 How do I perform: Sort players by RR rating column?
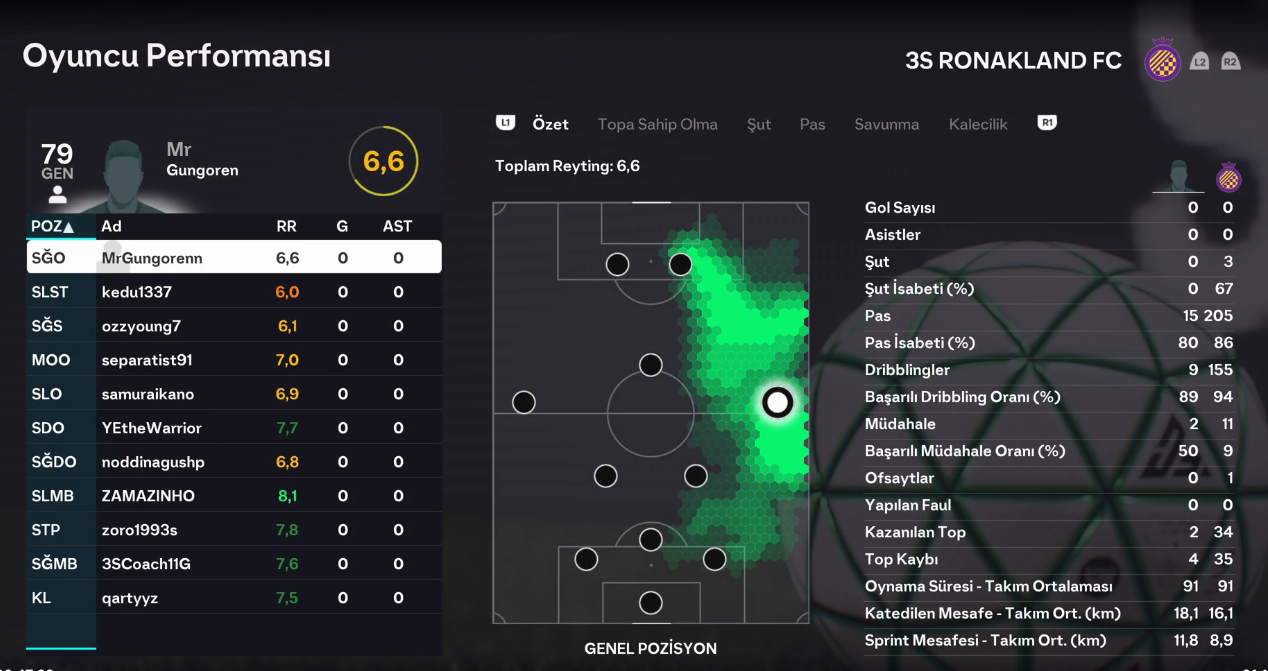(286, 226)
